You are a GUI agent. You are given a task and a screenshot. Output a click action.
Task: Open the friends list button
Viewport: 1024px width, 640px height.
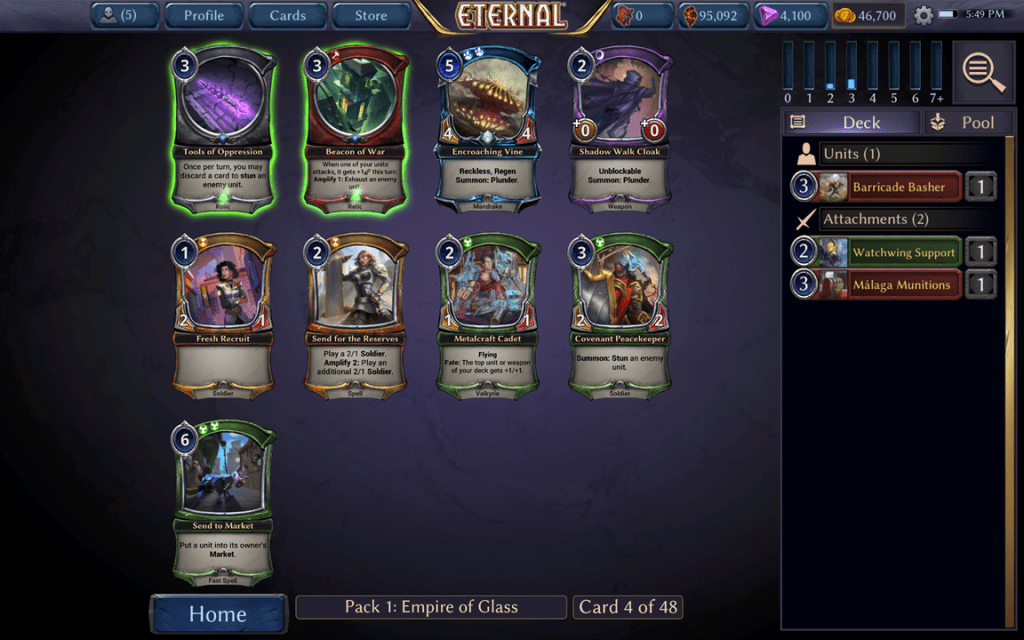[x=125, y=15]
